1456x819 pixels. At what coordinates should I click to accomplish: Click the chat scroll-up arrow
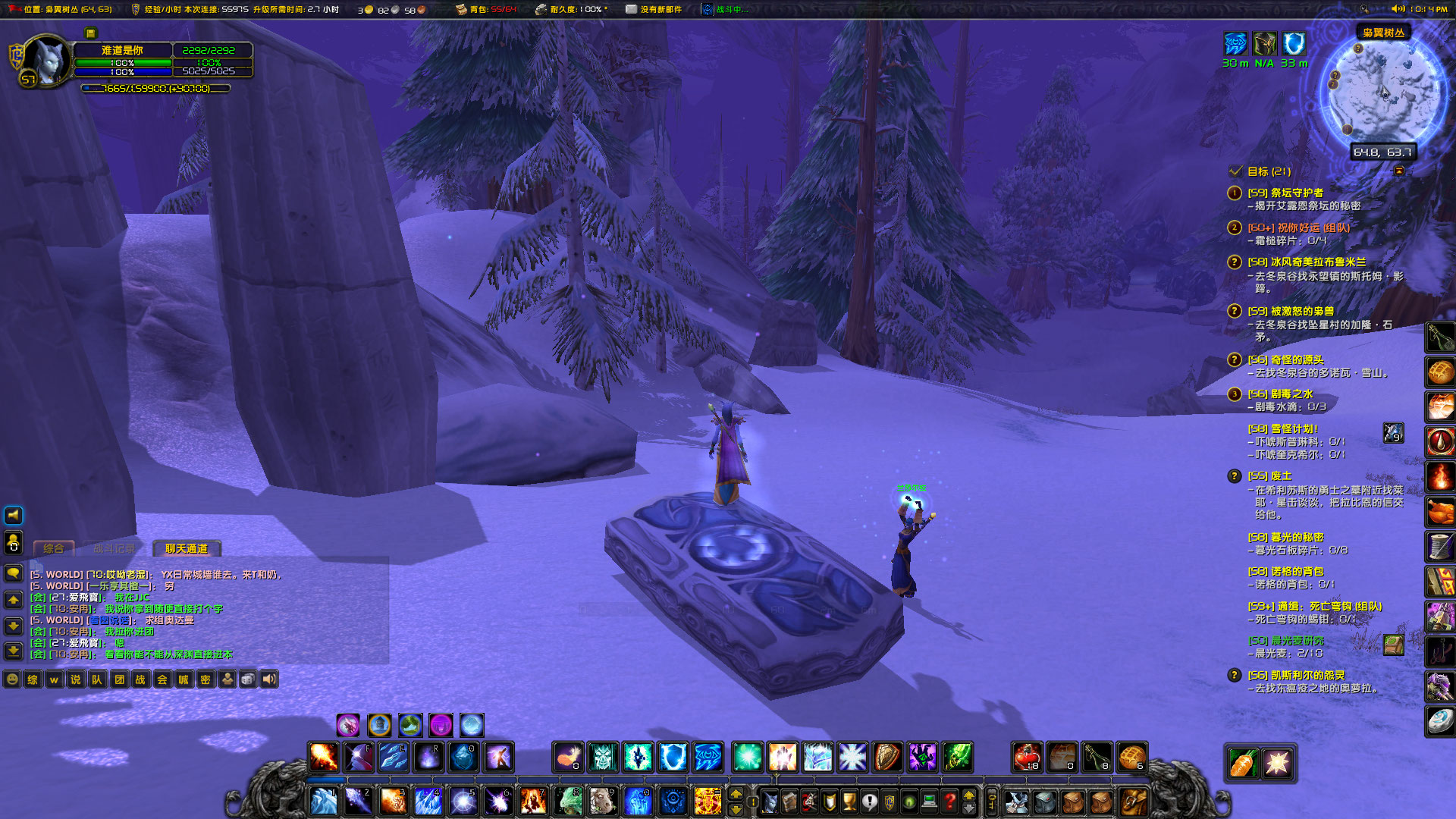click(12, 599)
